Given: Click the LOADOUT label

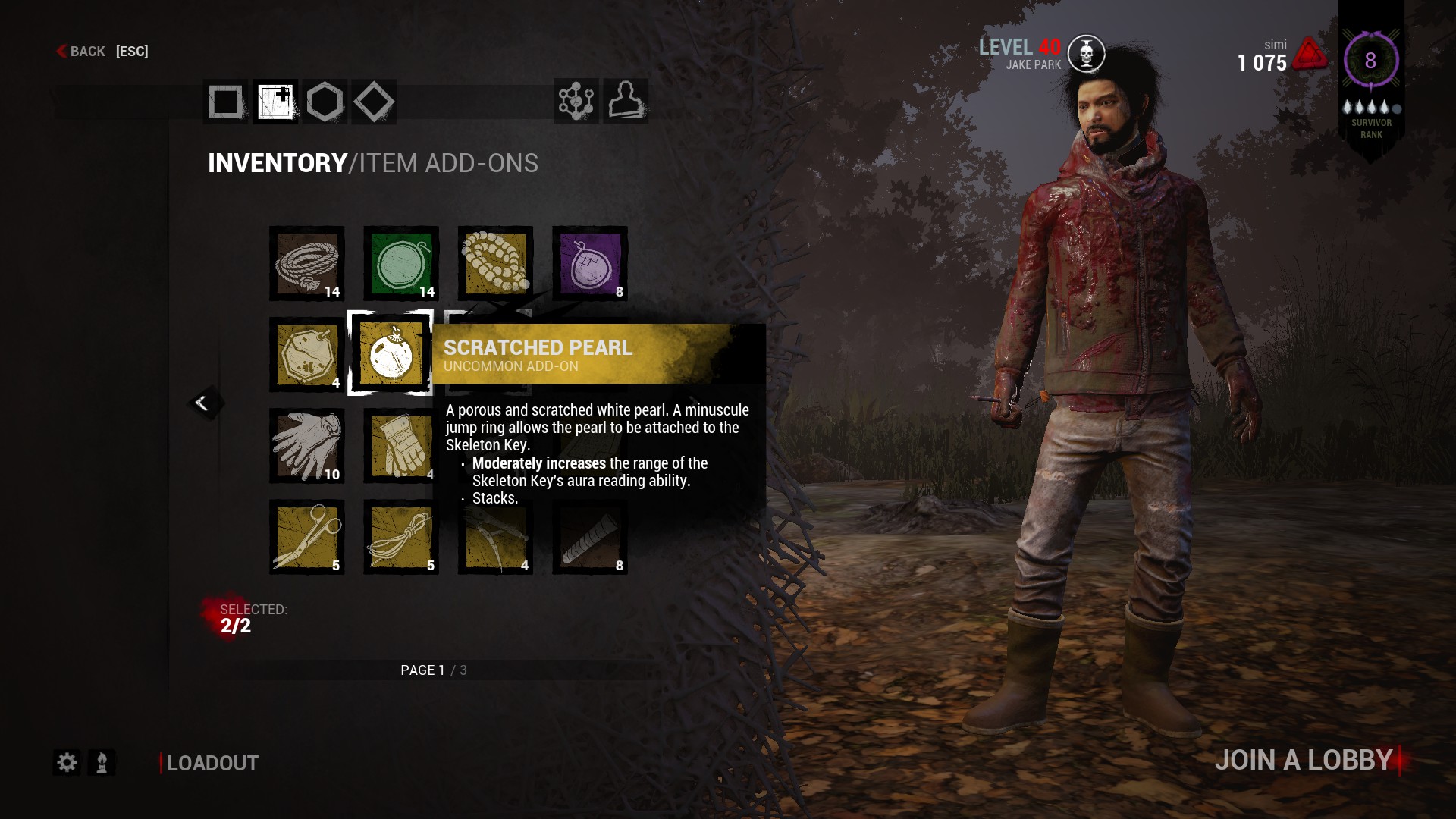Looking at the screenshot, I should point(212,763).
